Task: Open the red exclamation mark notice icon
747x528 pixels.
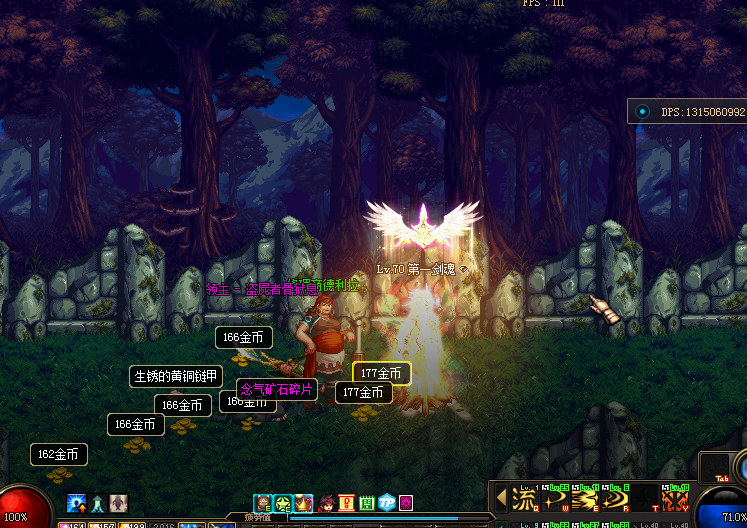Action: pyautogui.click(x=346, y=502)
